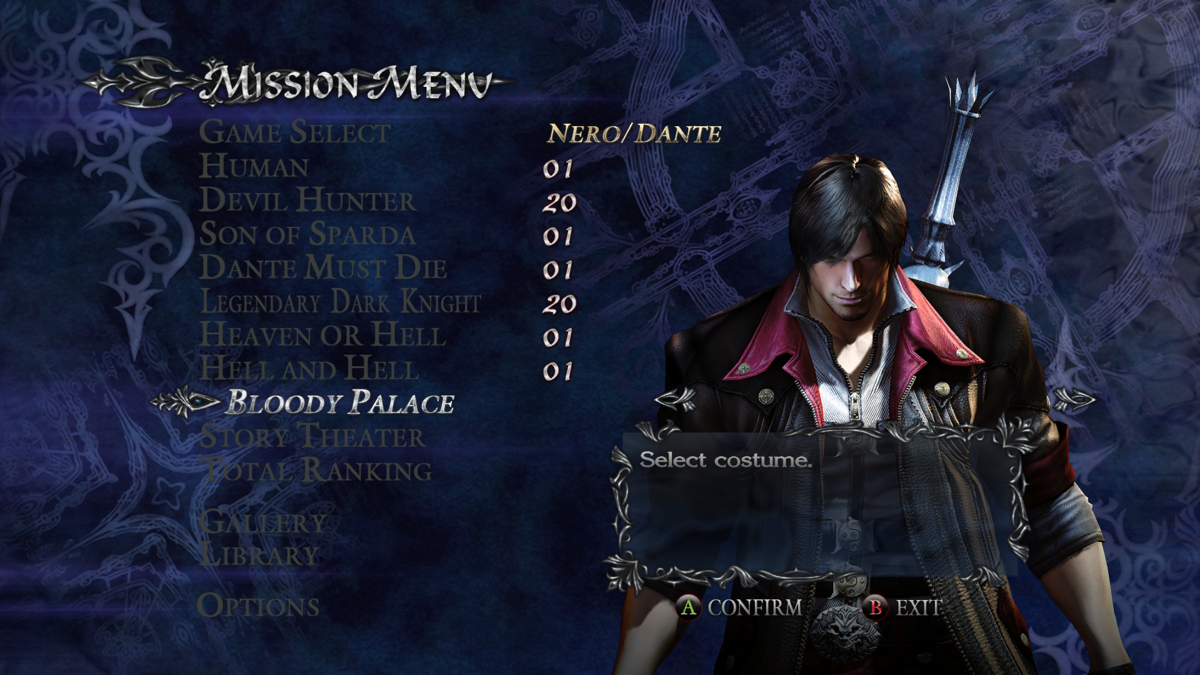The image size is (1200, 675).
Task: Open the Game Select entry
Action: pyautogui.click(x=295, y=132)
